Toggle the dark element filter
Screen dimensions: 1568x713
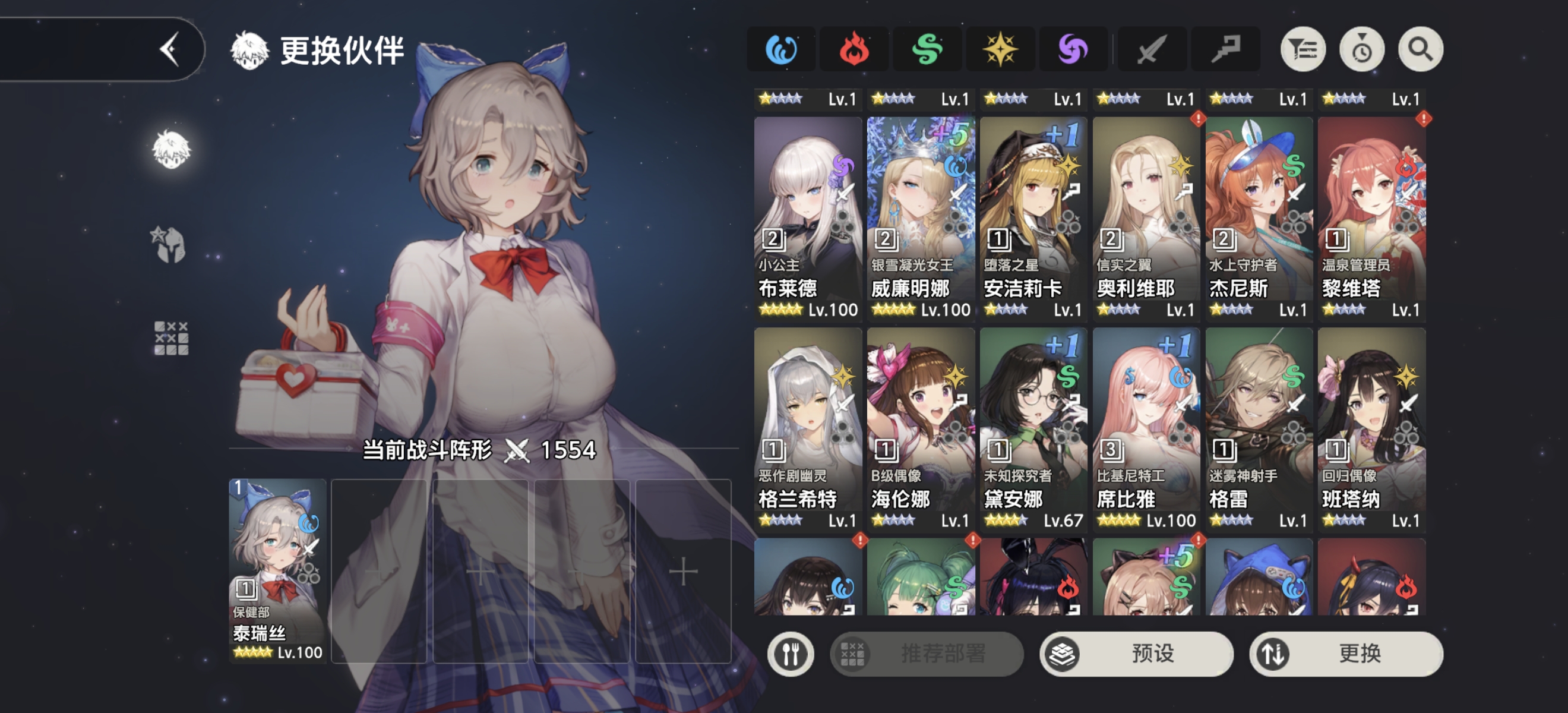[1073, 49]
